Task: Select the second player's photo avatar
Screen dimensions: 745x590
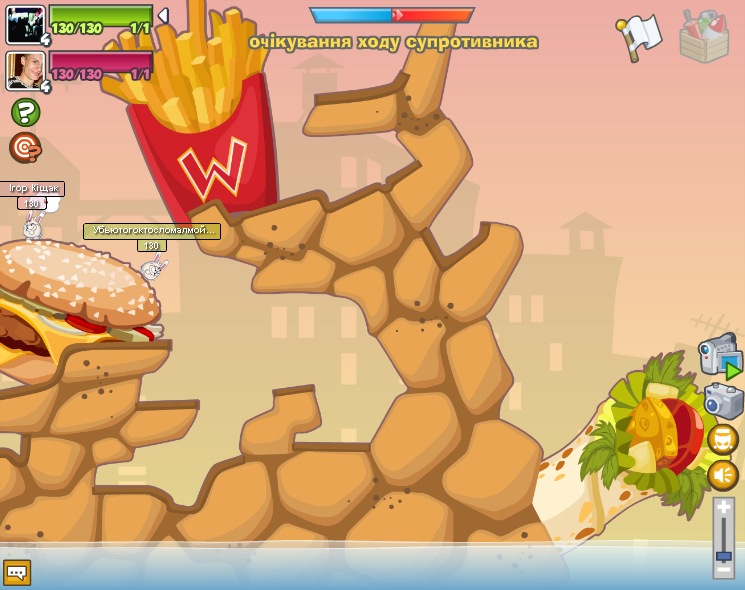Action: click(x=25, y=71)
